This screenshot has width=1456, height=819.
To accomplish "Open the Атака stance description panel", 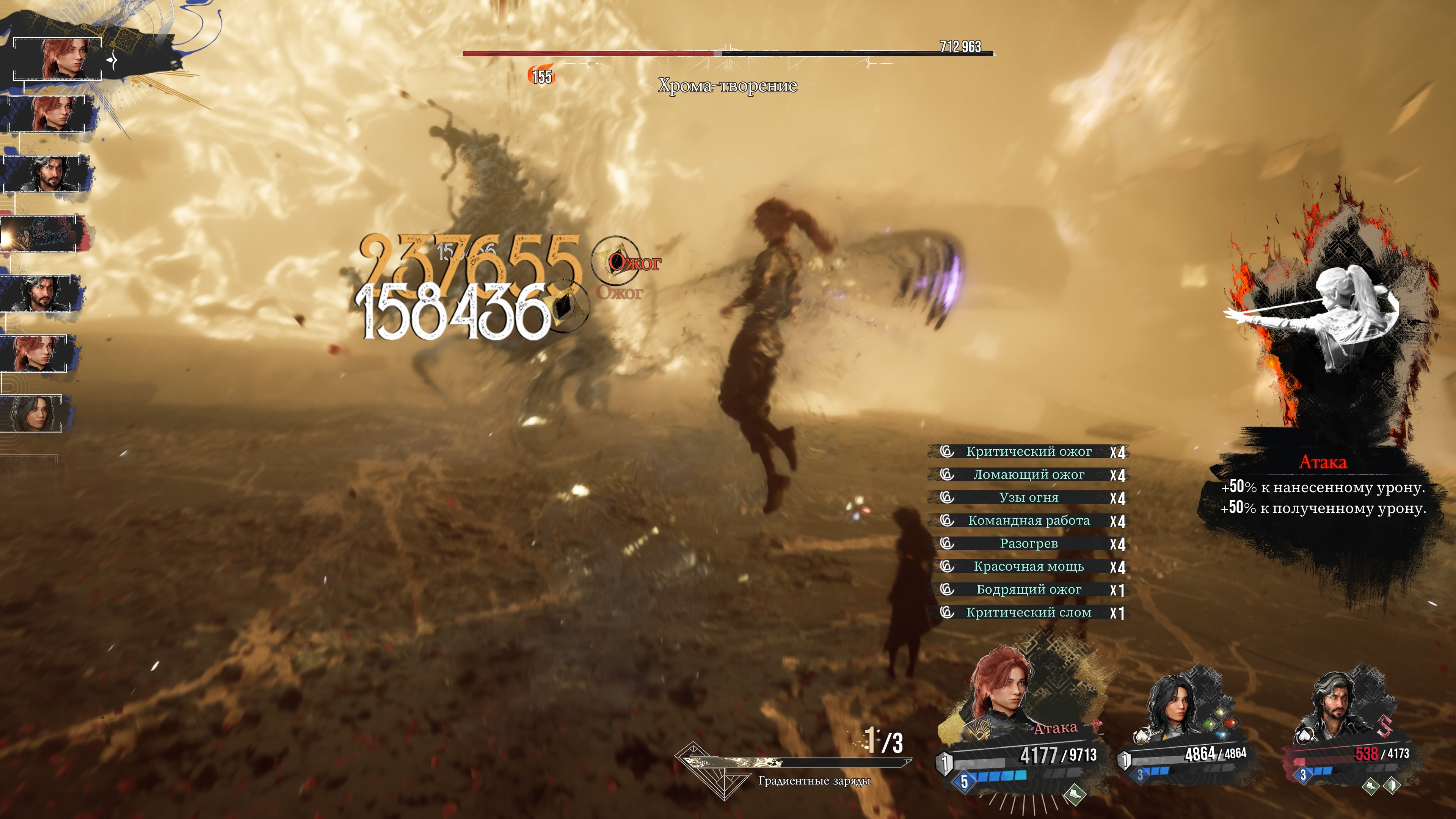I will pos(1323,486).
